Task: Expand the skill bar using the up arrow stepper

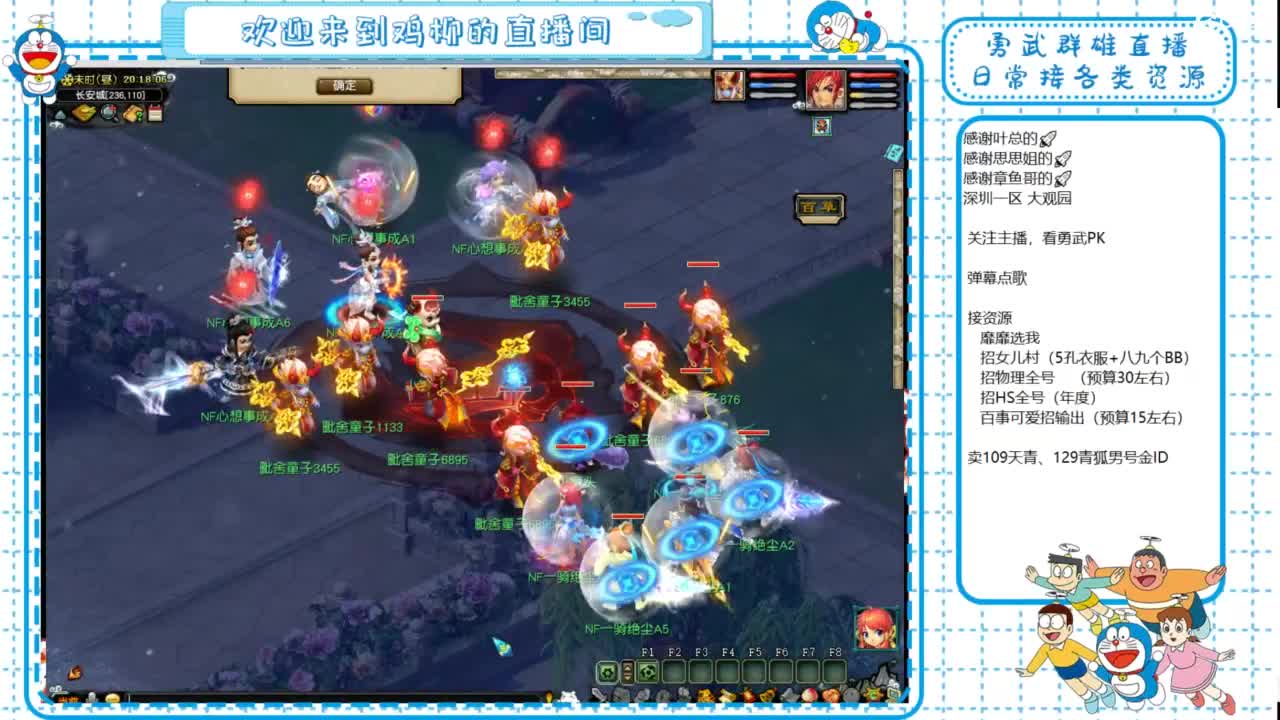Action: tap(627, 666)
